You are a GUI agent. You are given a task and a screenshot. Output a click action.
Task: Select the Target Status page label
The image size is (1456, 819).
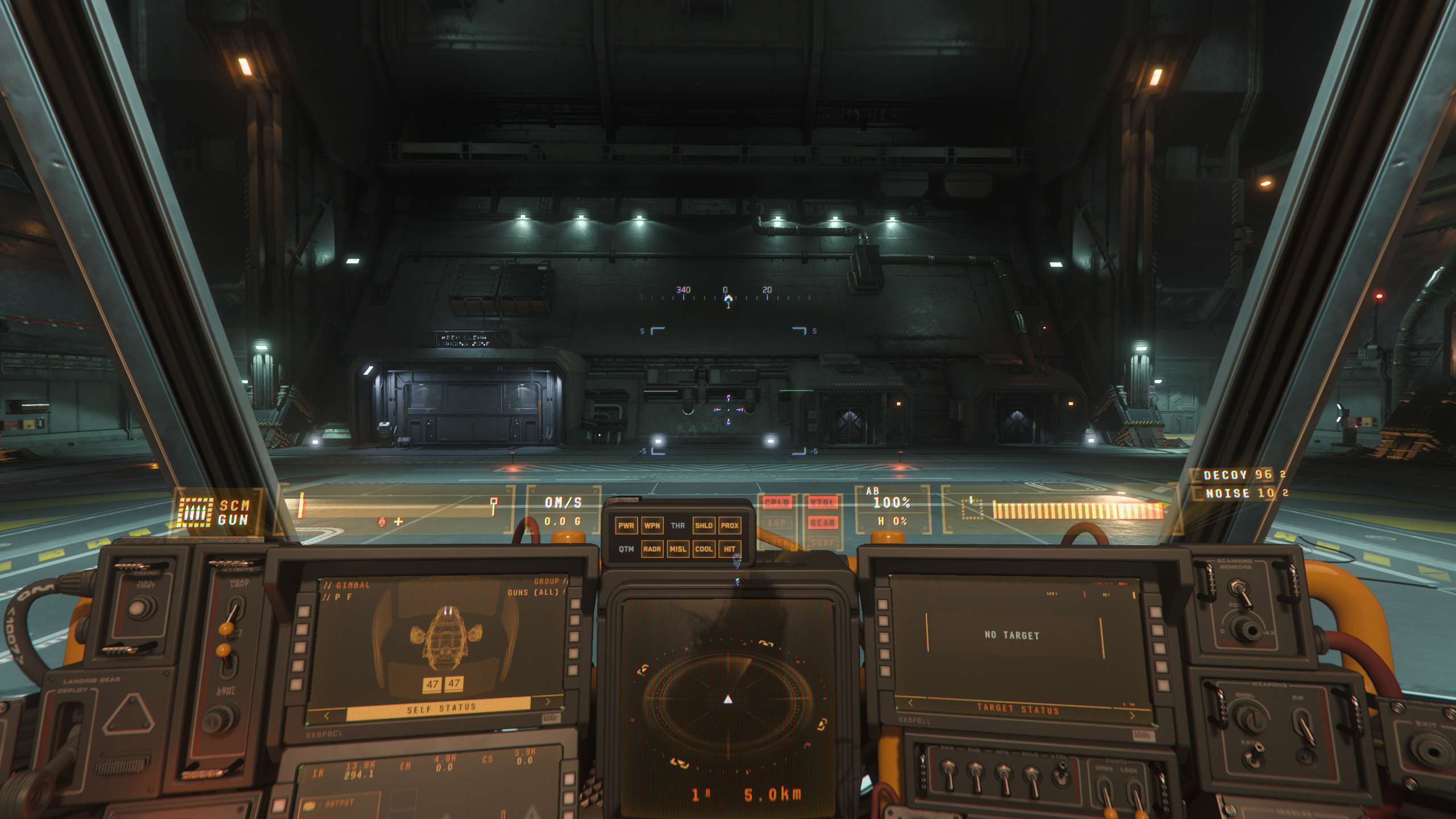click(x=1017, y=709)
